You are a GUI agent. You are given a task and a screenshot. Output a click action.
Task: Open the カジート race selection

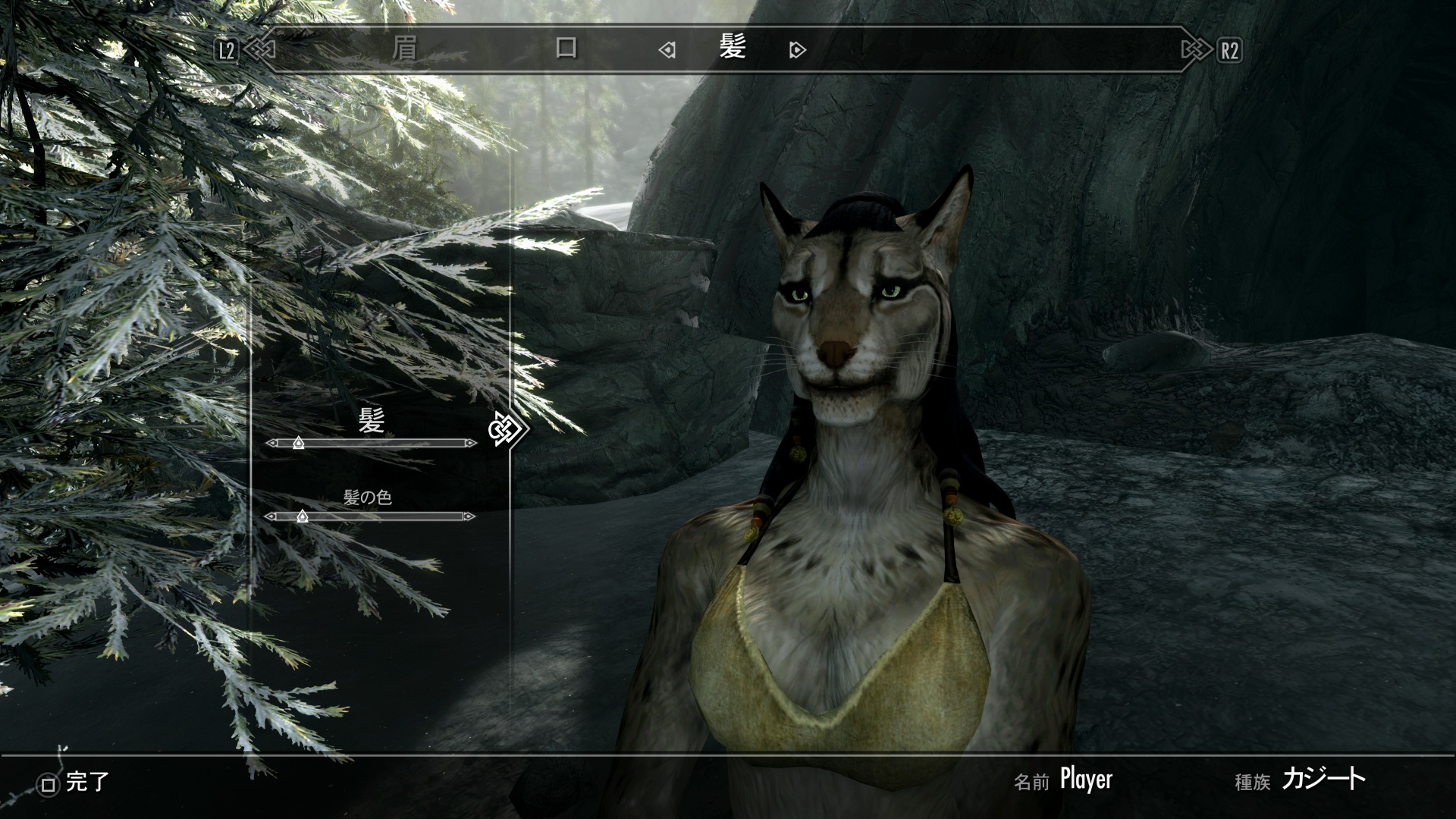[x=1323, y=779]
